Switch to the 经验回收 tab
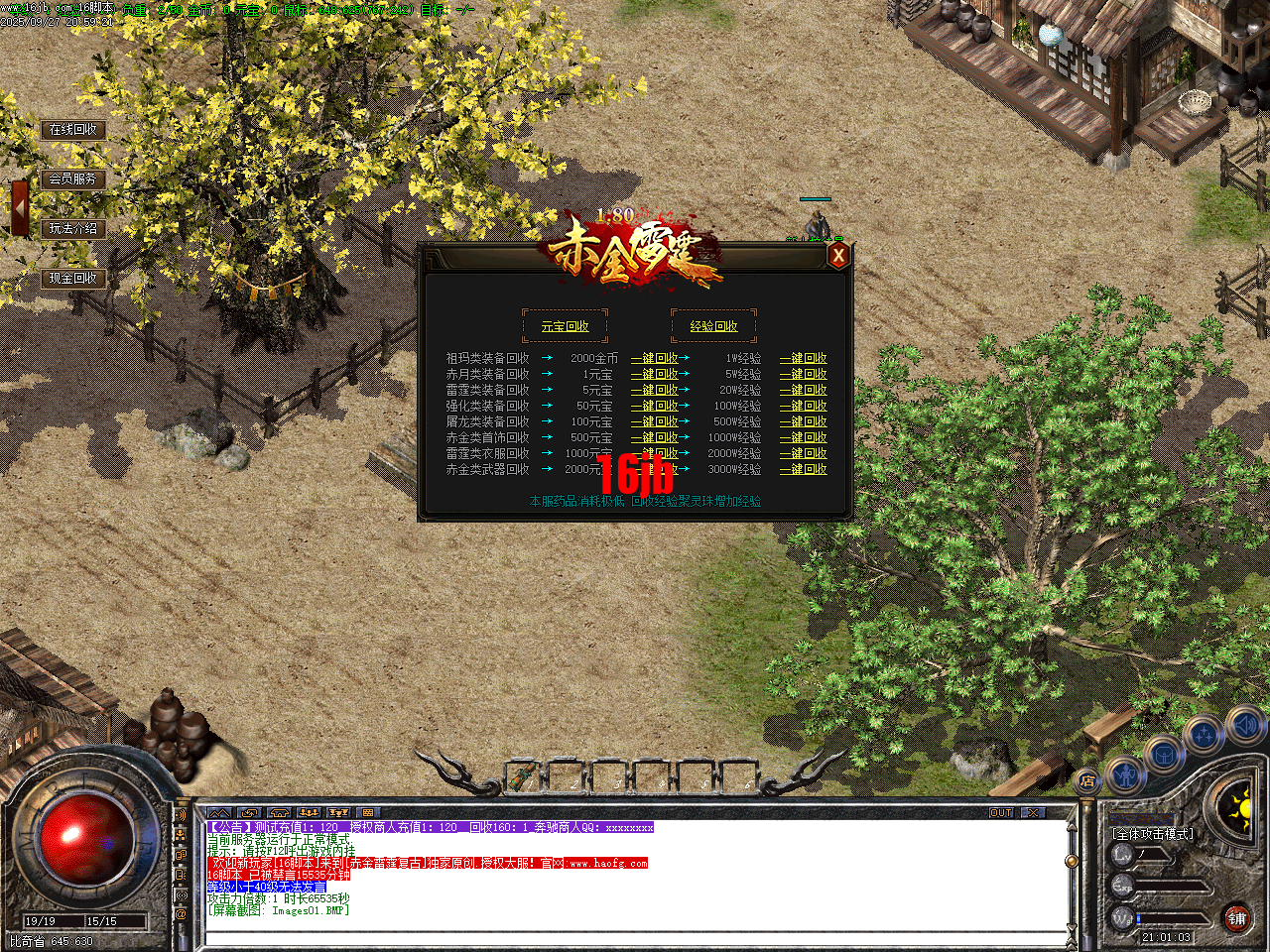 (714, 325)
